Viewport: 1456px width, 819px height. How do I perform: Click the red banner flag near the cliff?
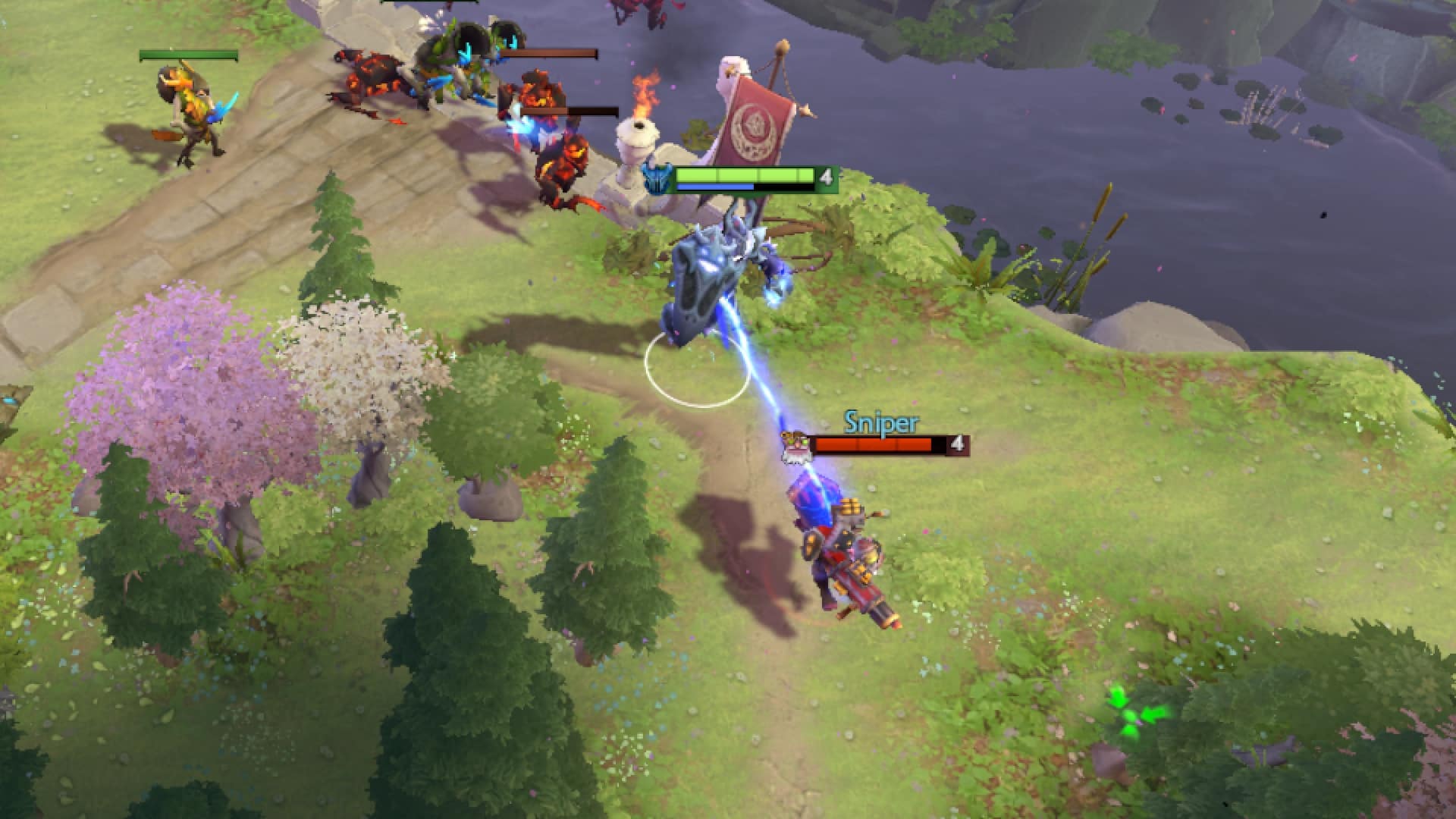[x=755, y=121]
